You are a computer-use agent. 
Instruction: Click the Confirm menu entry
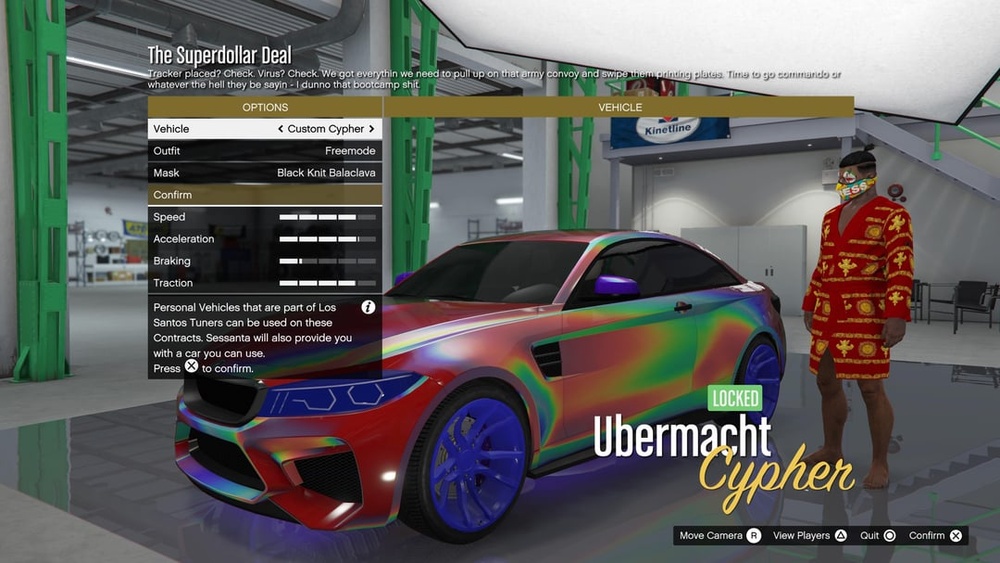point(265,195)
